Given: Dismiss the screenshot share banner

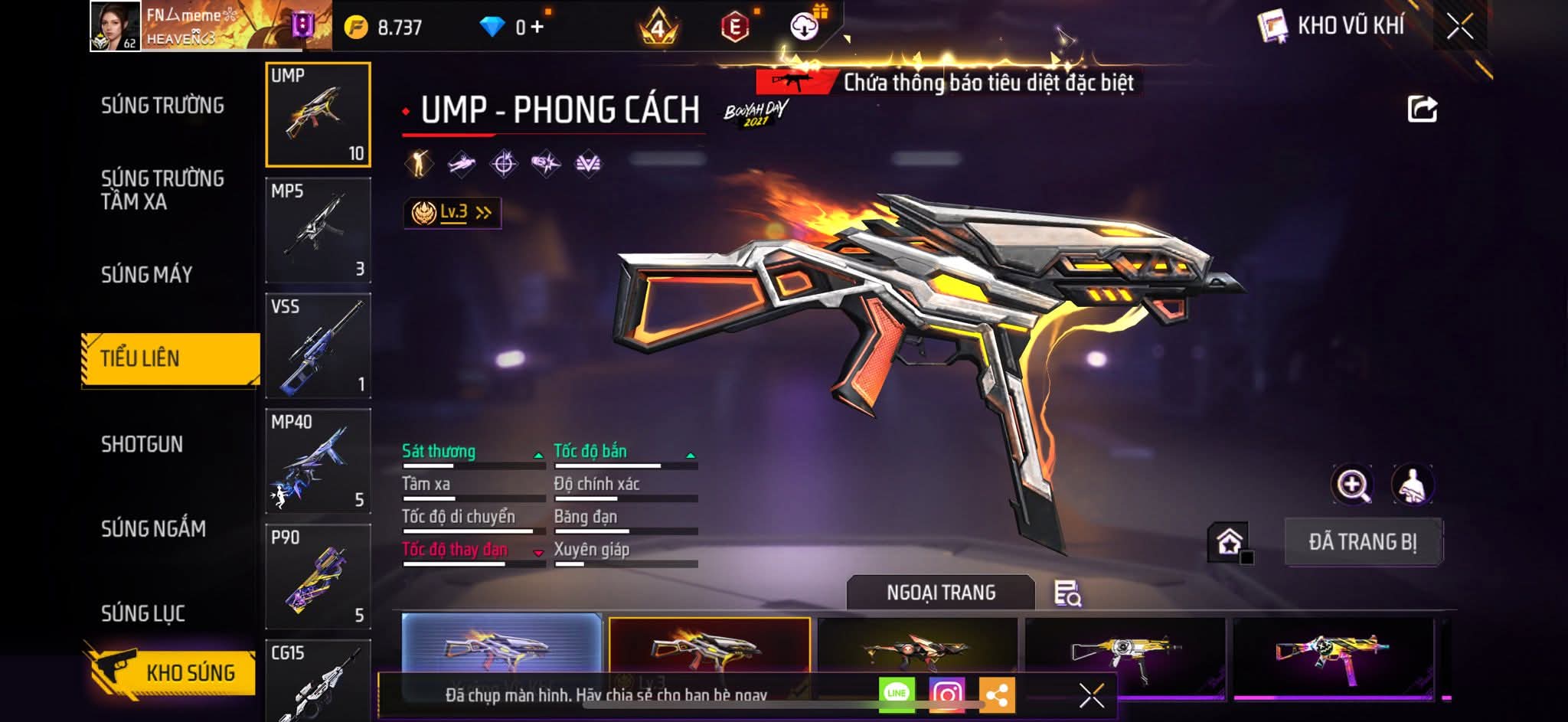Looking at the screenshot, I should [1091, 695].
